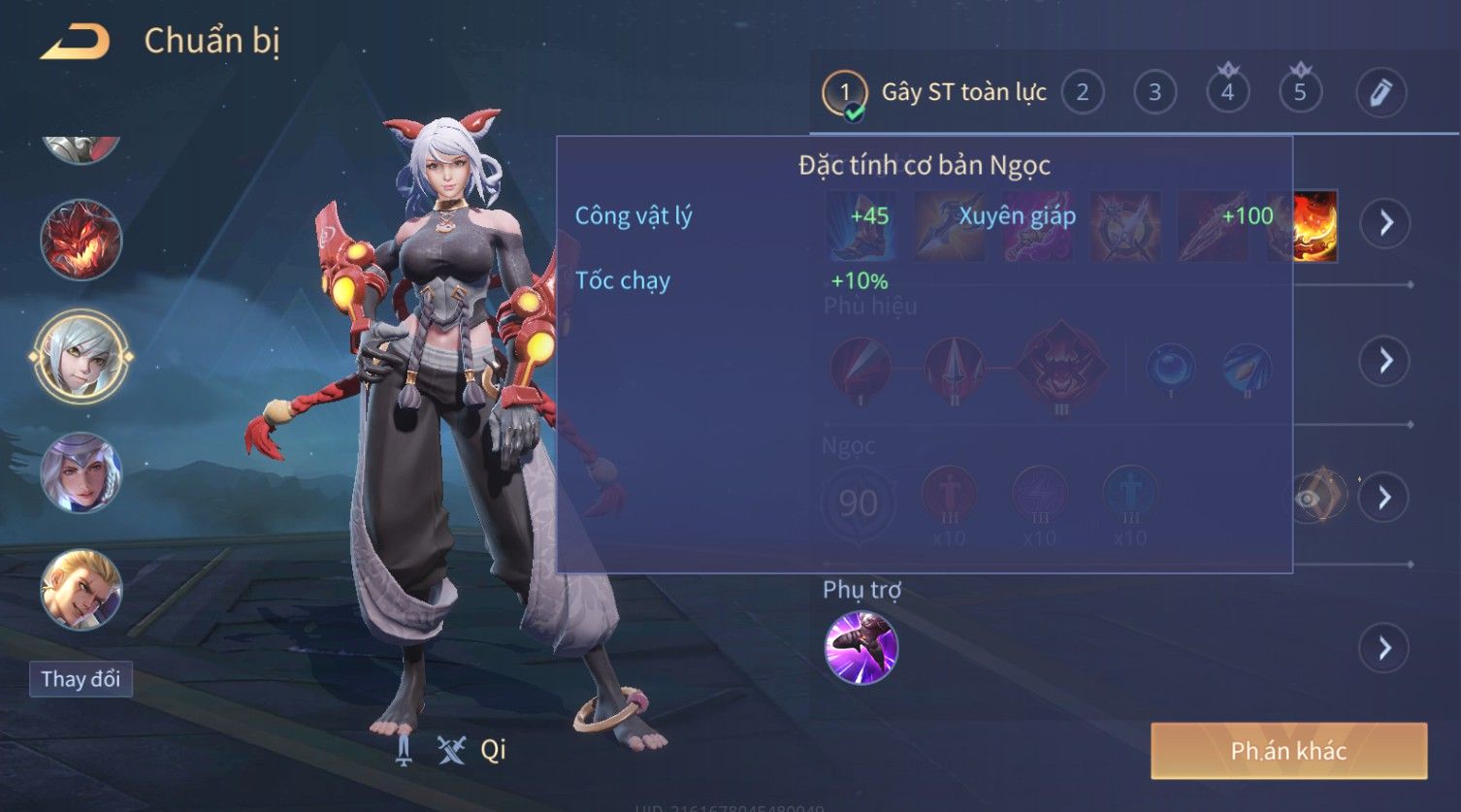Screen dimensions: 1461x812
Task: Choose the silver-haired hero portrait with gold ring
Action: 81,356
